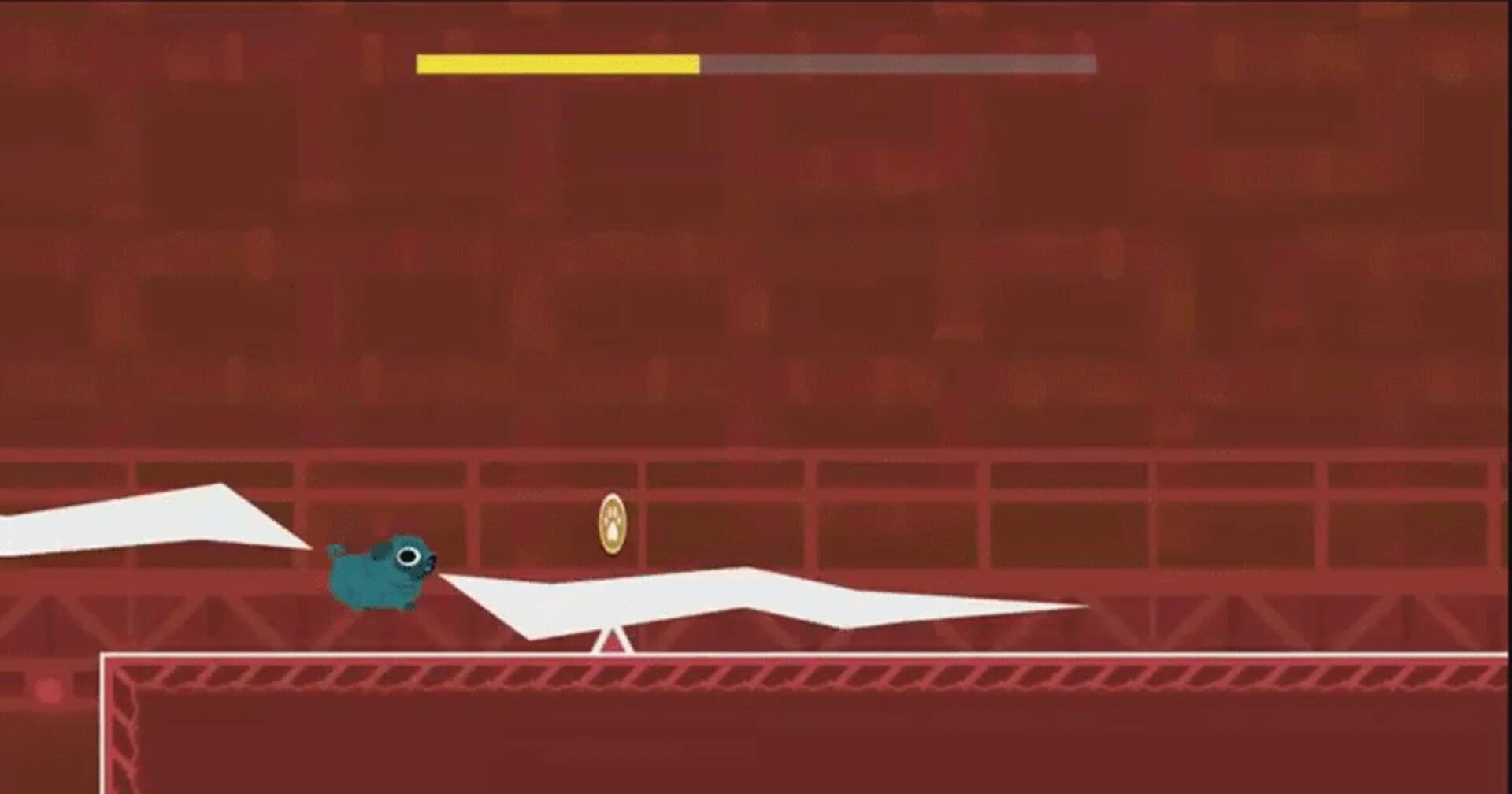Tap the pug's floppy ear
The height and width of the screenshot is (794, 1512).
point(379,550)
